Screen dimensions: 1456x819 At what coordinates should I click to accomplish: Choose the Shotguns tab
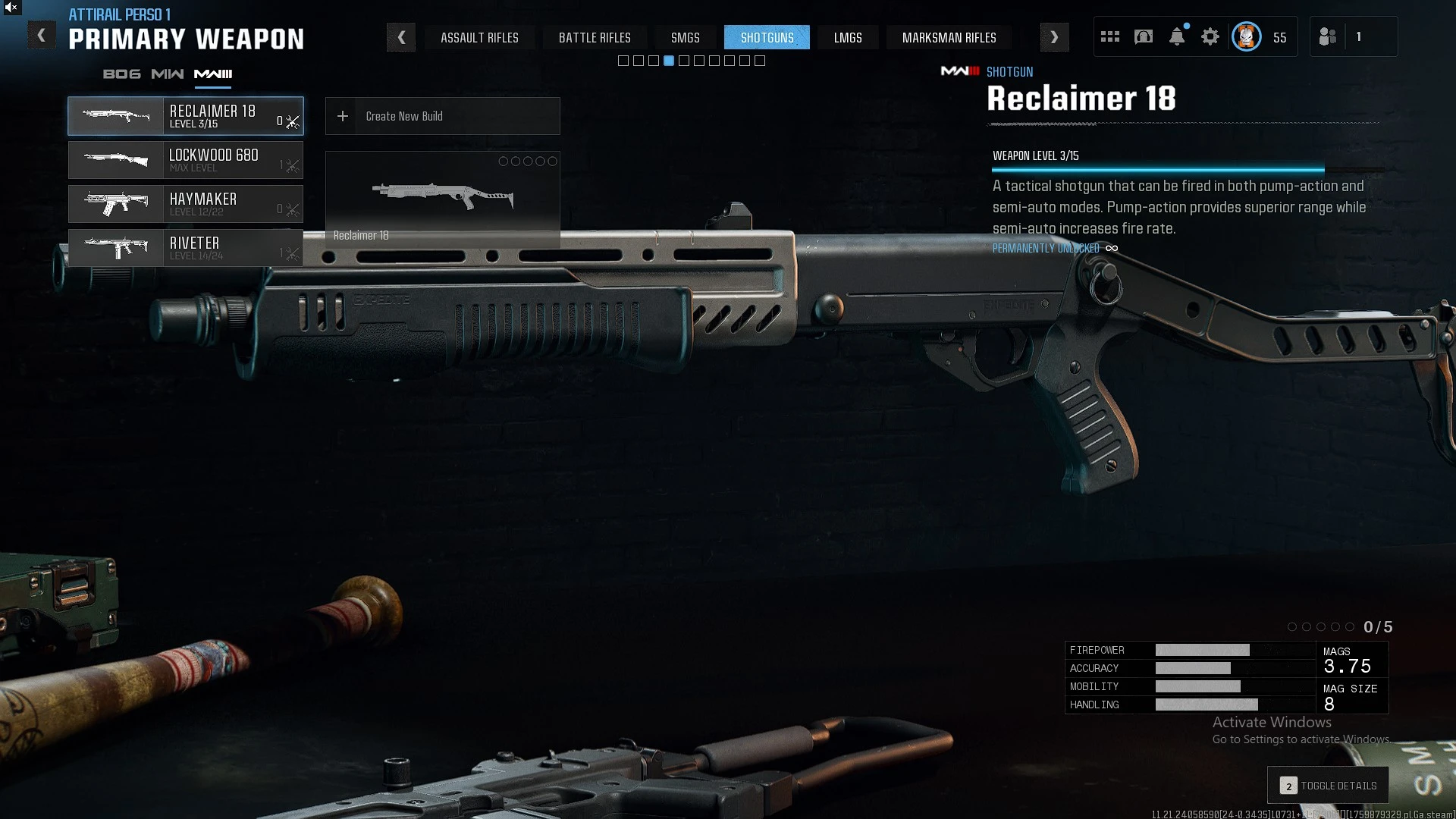pyautogui.click(x=767, y=37)
